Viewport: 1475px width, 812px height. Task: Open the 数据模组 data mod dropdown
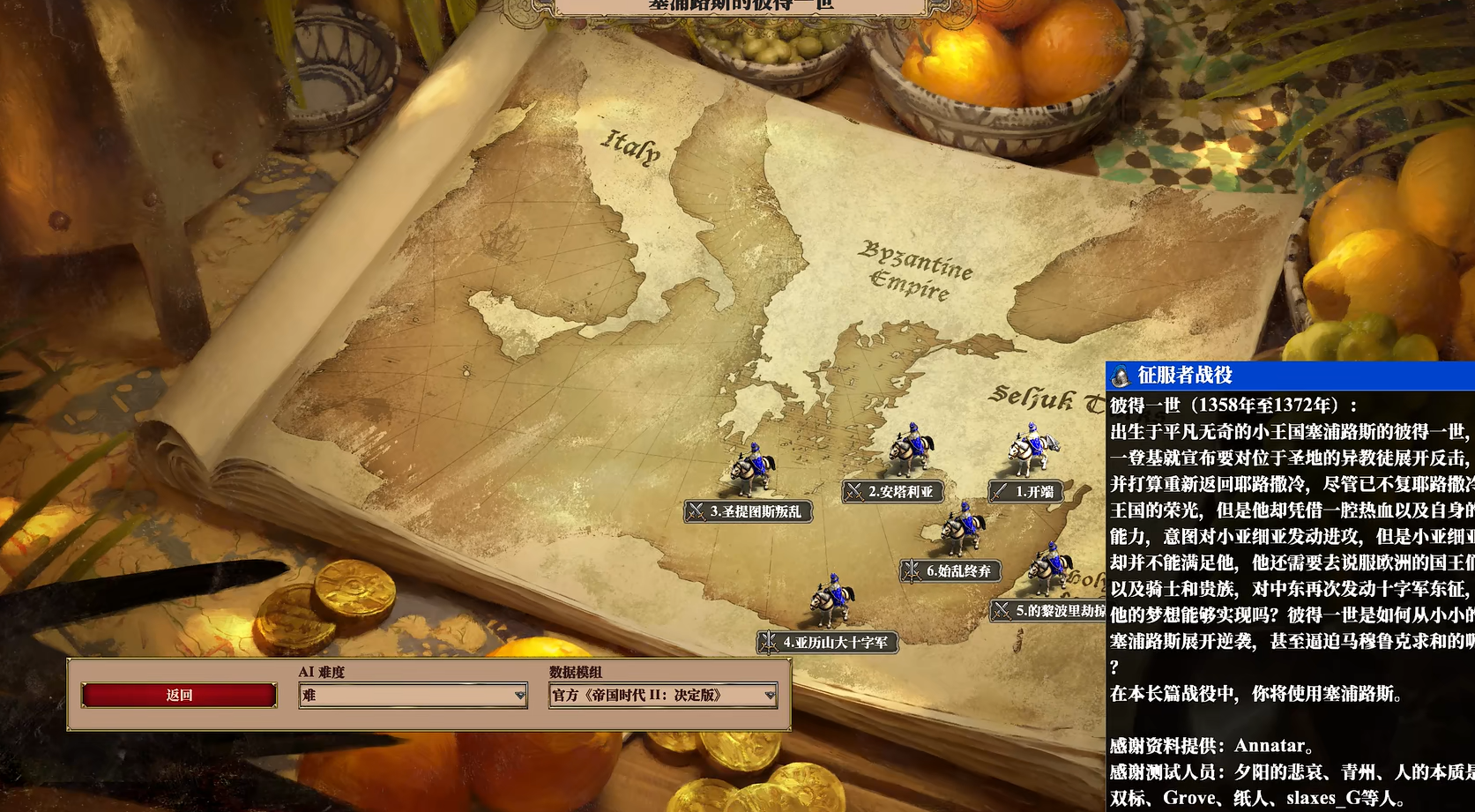[x=662, y=696]
